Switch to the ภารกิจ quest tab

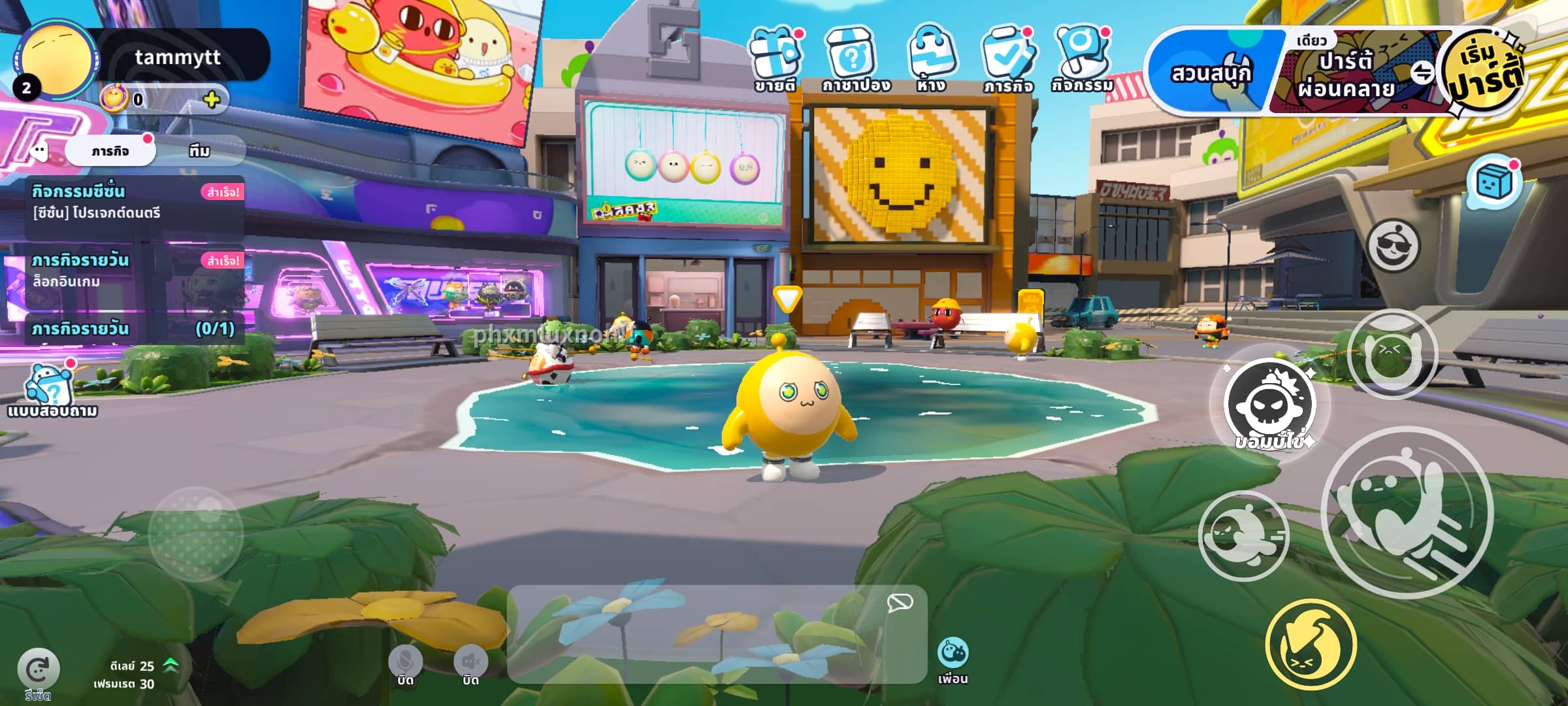(x=110, y=151)
